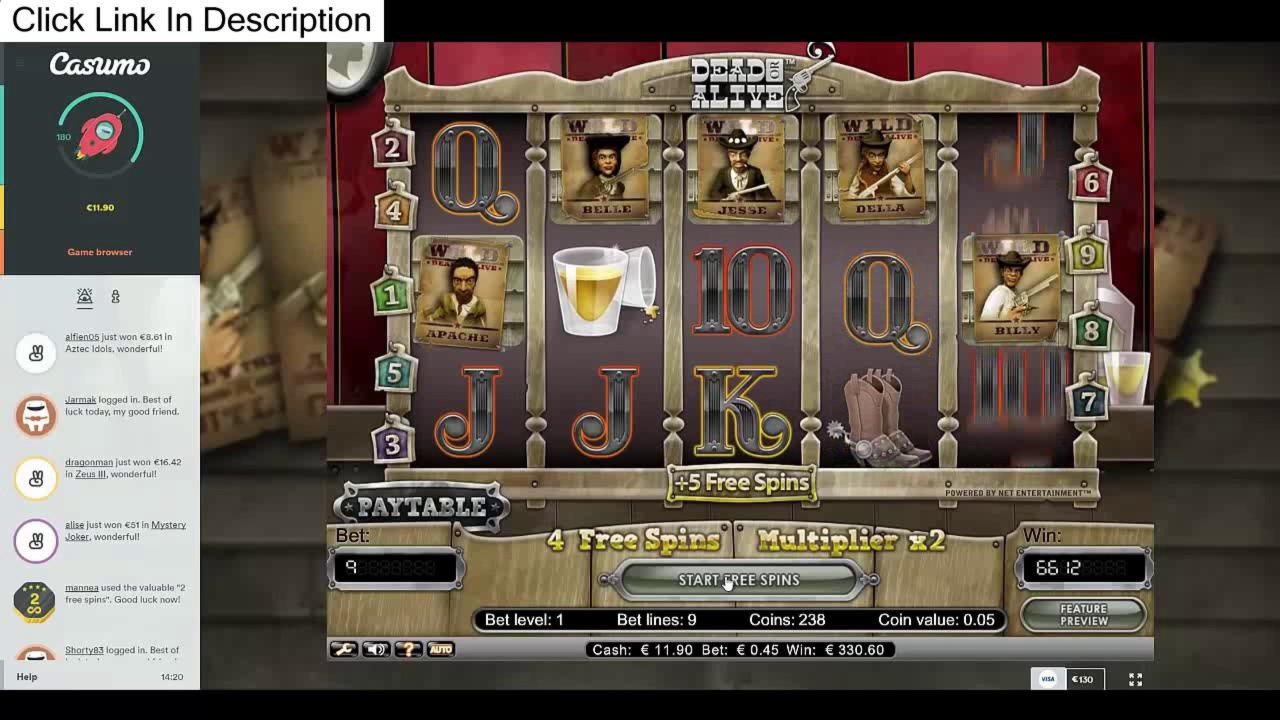Expand the Feature Preview panel

coord(1082,614)
